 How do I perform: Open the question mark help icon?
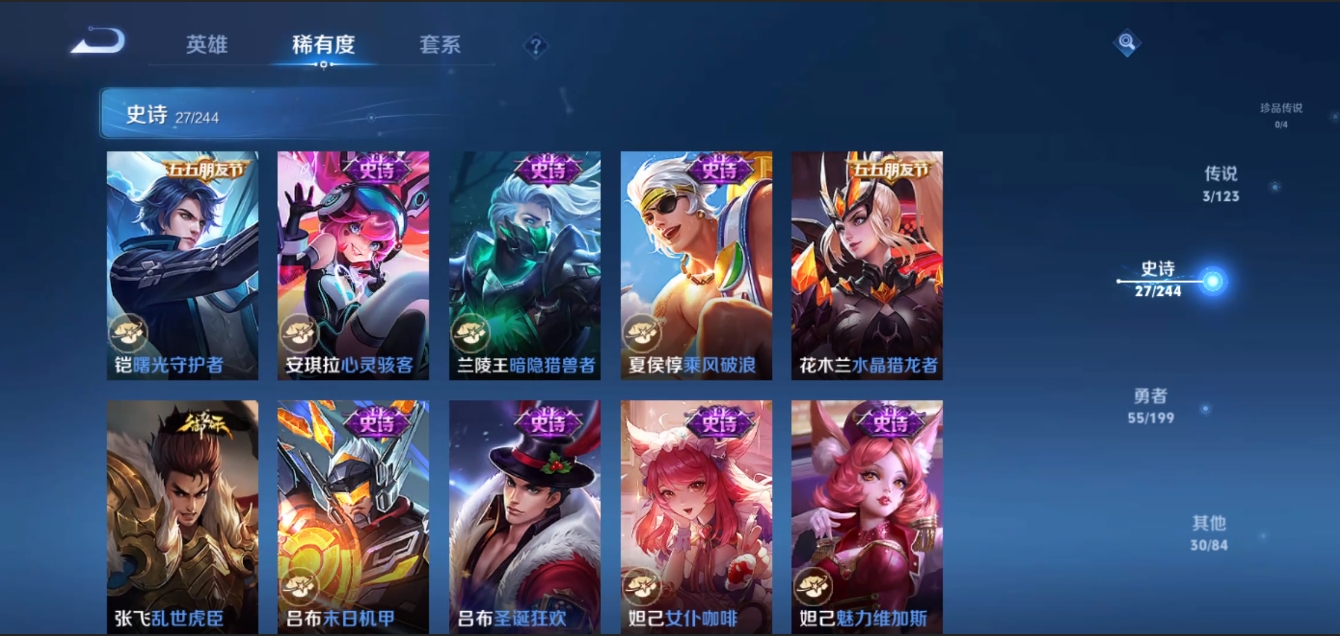(536, 46)
